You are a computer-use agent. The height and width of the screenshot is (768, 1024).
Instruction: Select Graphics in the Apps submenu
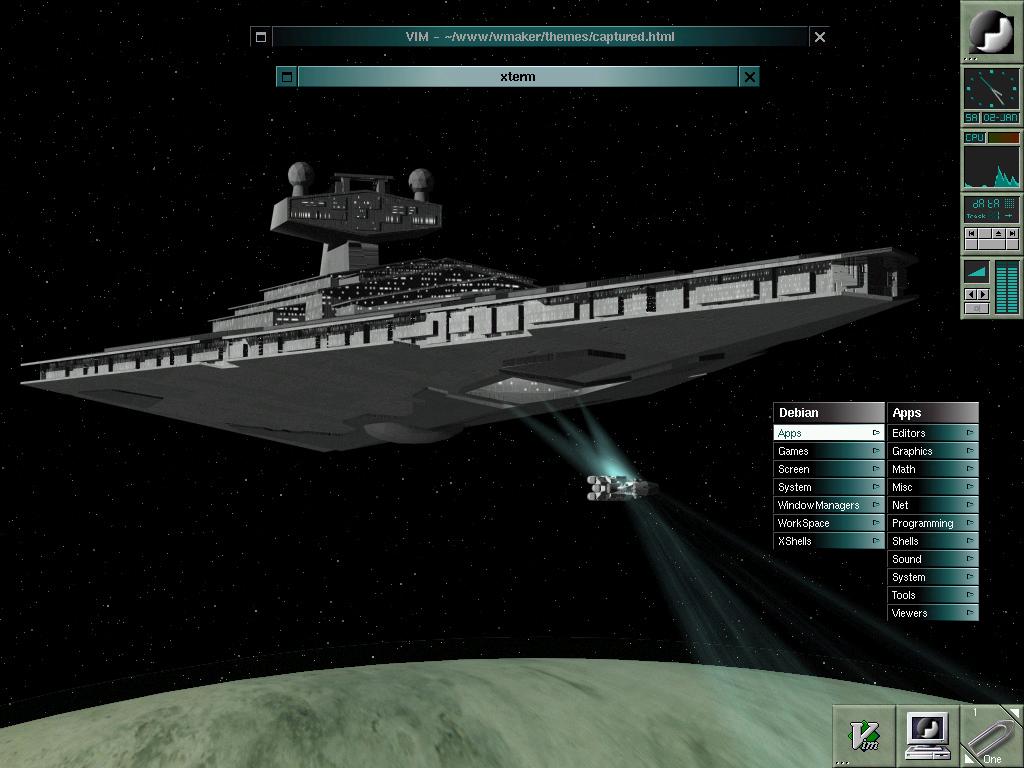pos(932,451)
